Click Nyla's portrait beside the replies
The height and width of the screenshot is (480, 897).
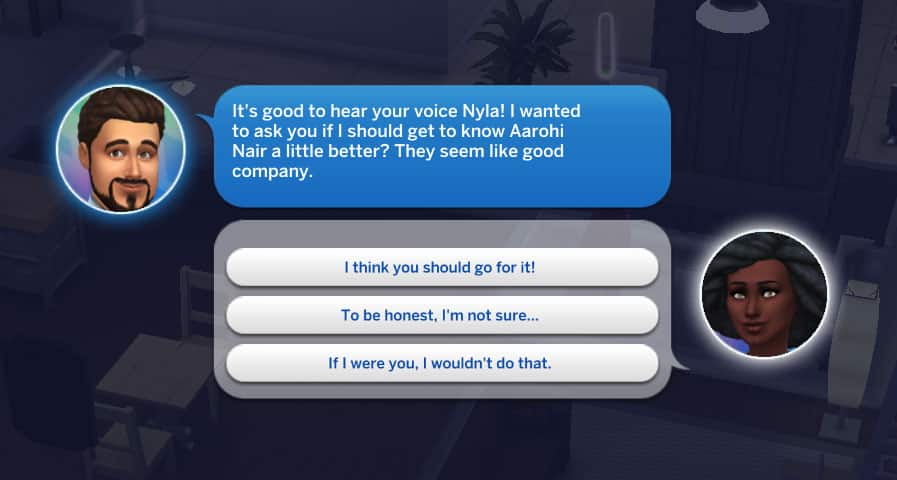(x=763, y=294)
